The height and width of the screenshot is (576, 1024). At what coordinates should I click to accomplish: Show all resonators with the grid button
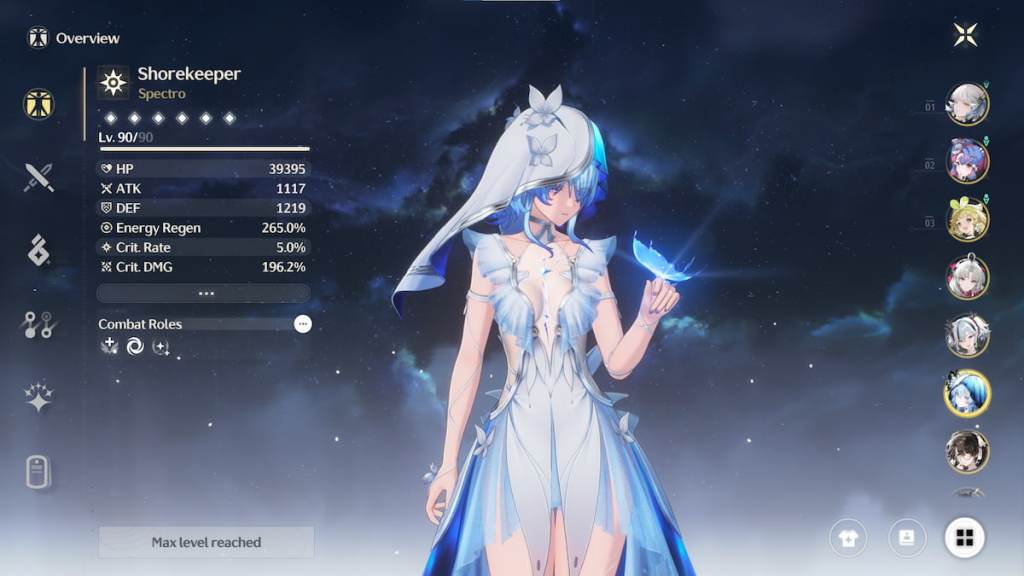pyautogui.click(x=965, y=538)
